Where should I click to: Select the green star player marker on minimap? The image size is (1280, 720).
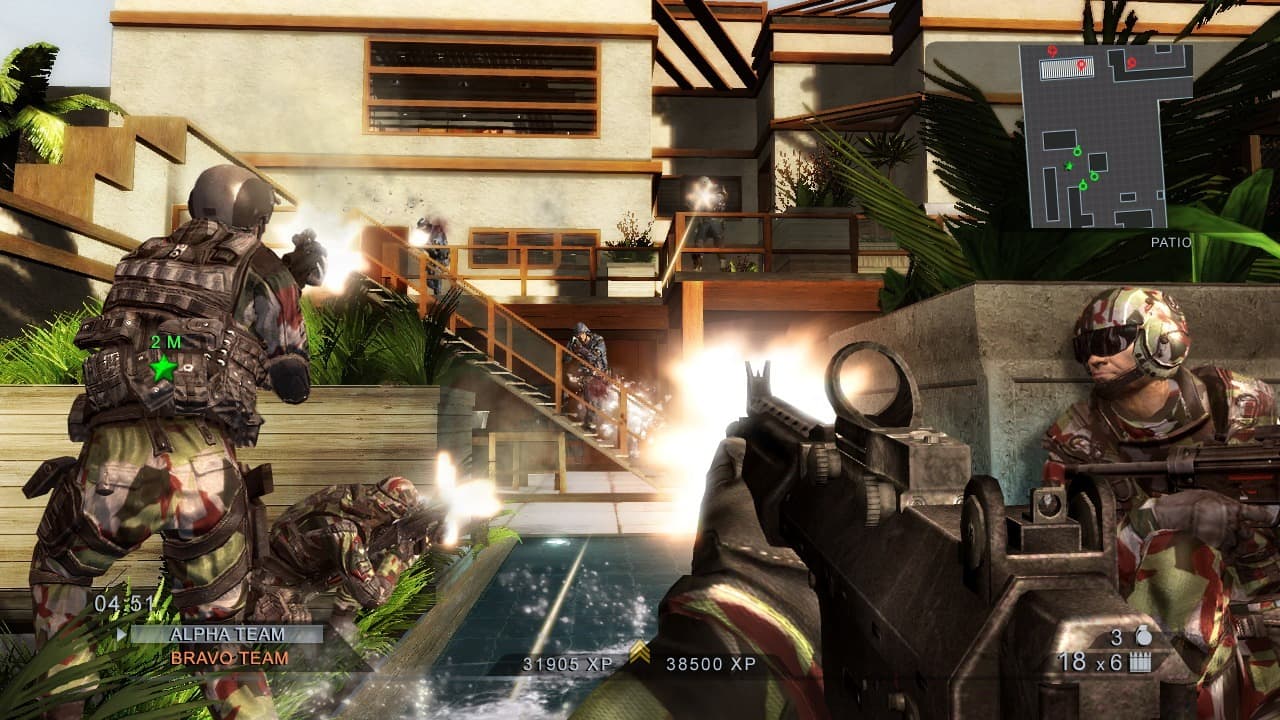click(1068, 164)
